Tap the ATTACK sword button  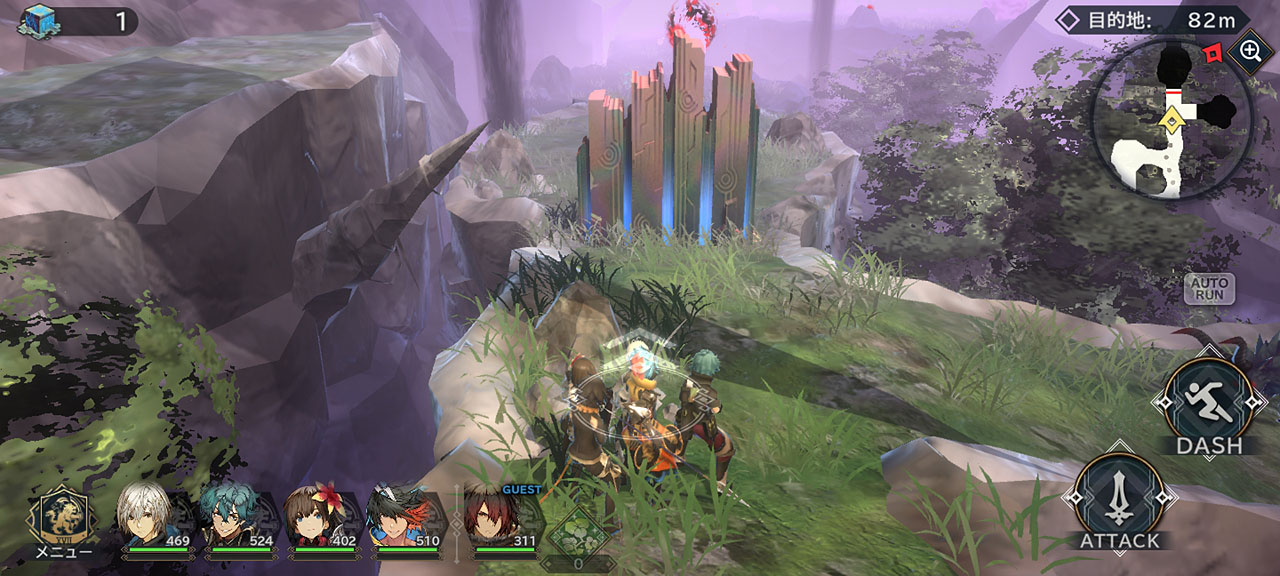click(1119, 497)
